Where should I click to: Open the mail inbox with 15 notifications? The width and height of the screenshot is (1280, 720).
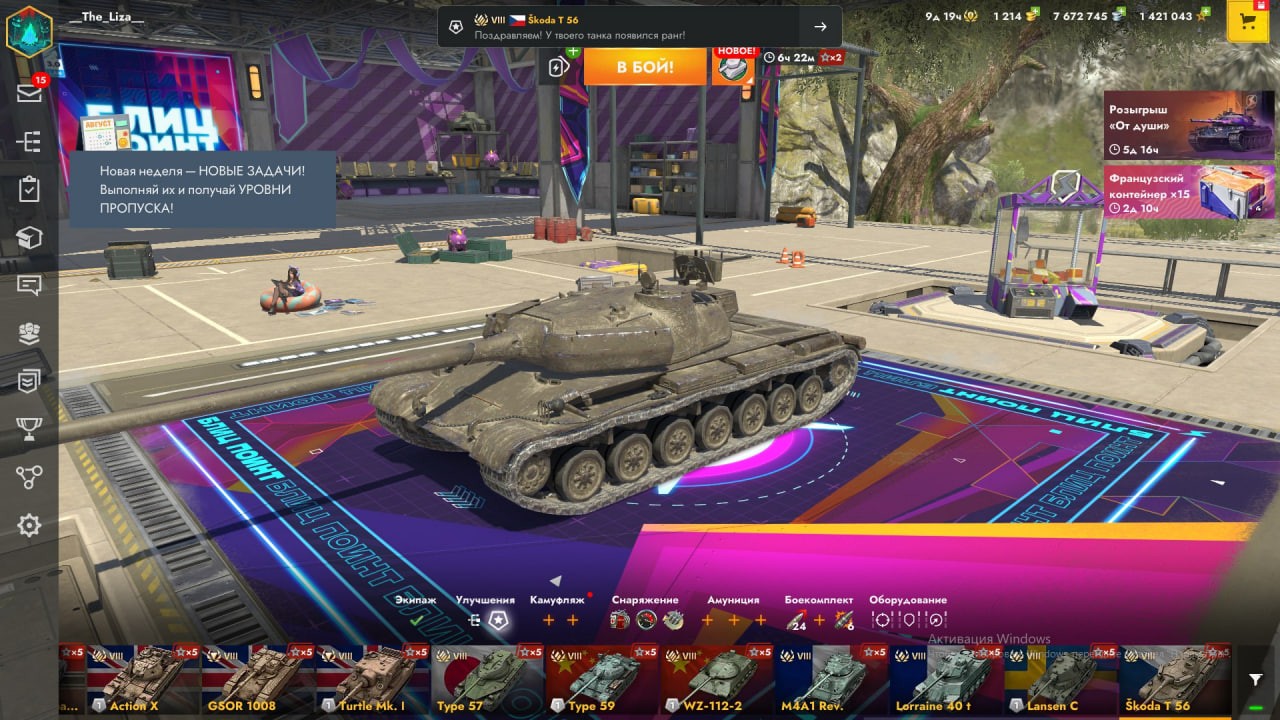point(29,93)
